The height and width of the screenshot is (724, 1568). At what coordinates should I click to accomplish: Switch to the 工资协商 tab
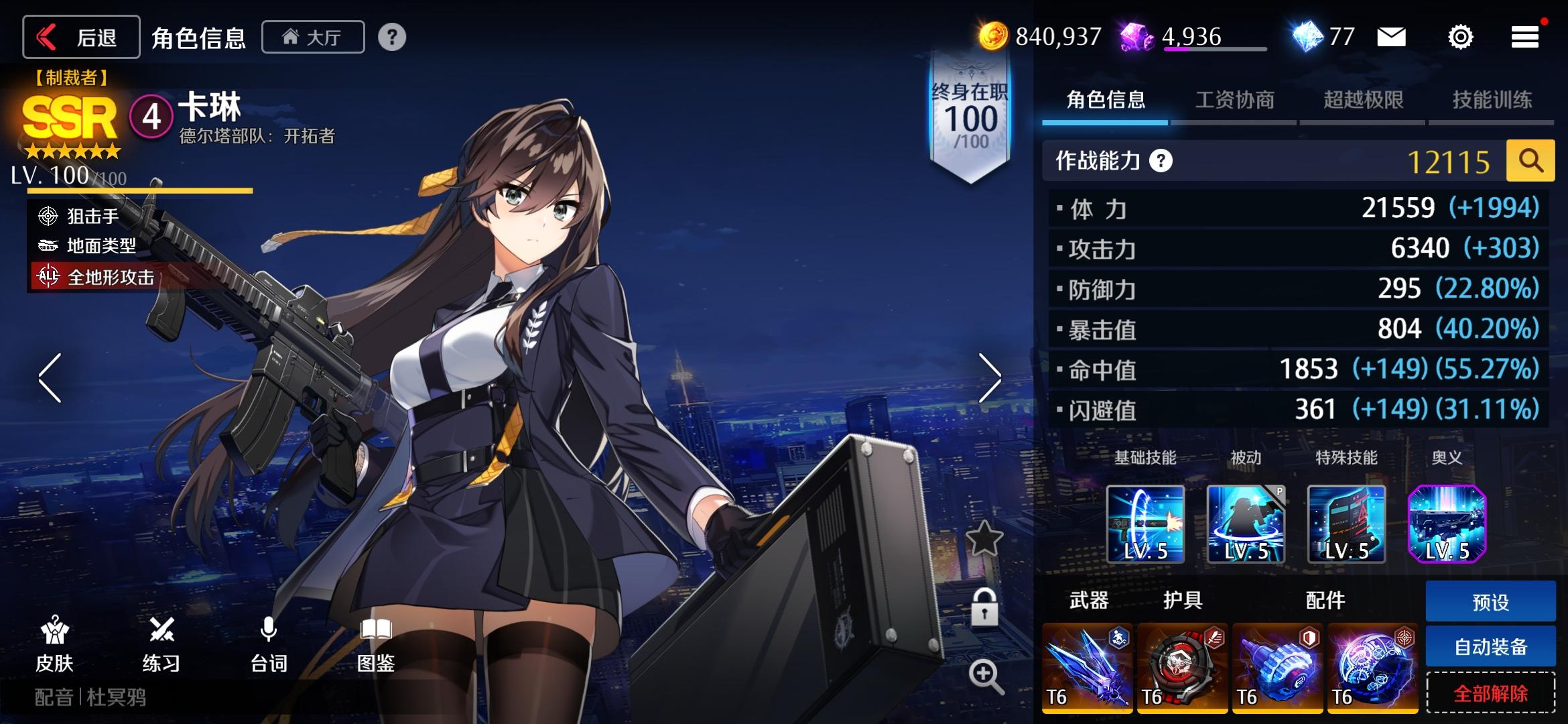click(1235, 101)
